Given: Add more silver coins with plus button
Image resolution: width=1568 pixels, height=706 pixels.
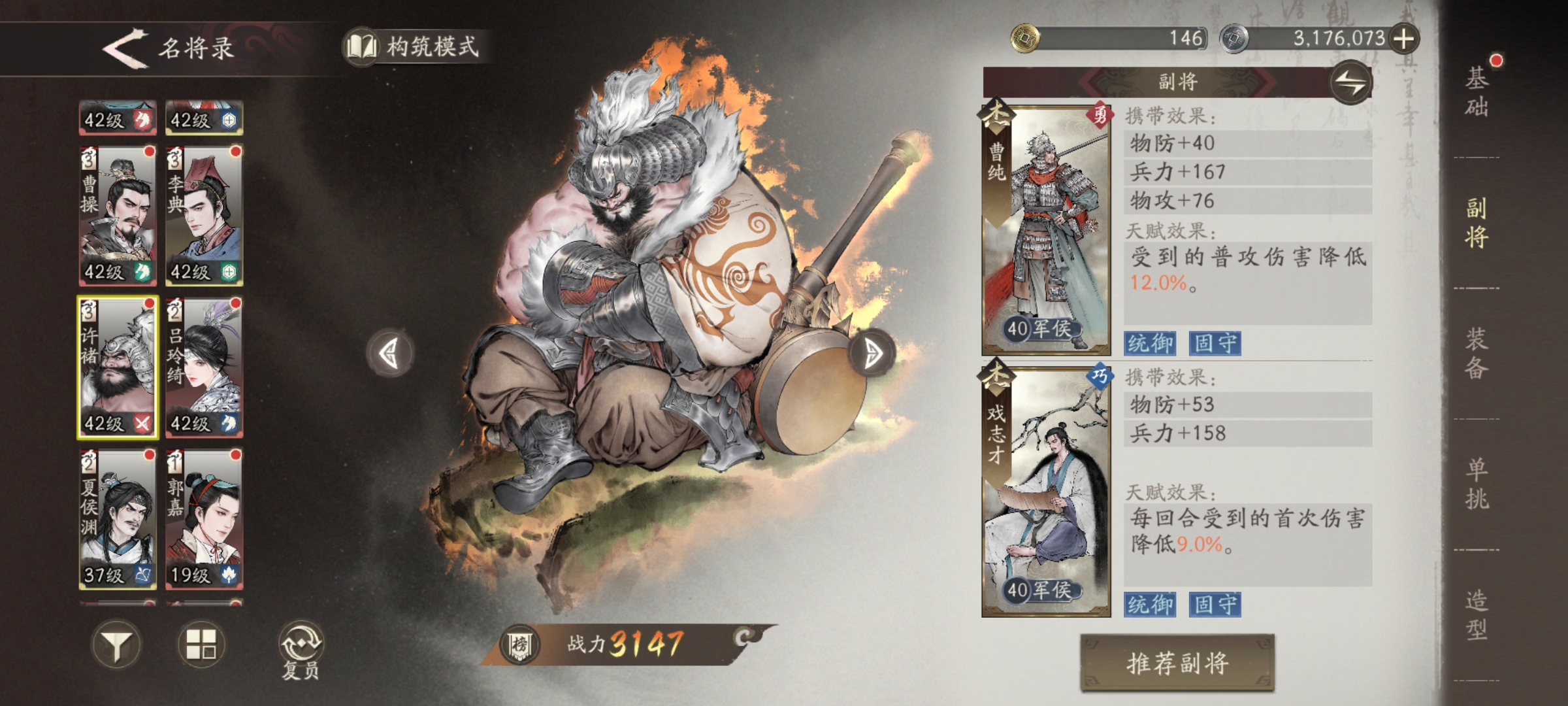Looking at the screenshot, I should (1403, 39).
